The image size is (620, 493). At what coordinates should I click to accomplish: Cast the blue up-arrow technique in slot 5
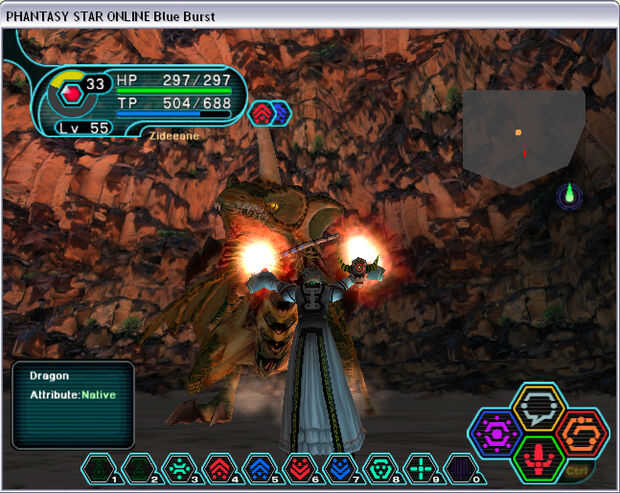pyautogui.click(x=260, y=468)
